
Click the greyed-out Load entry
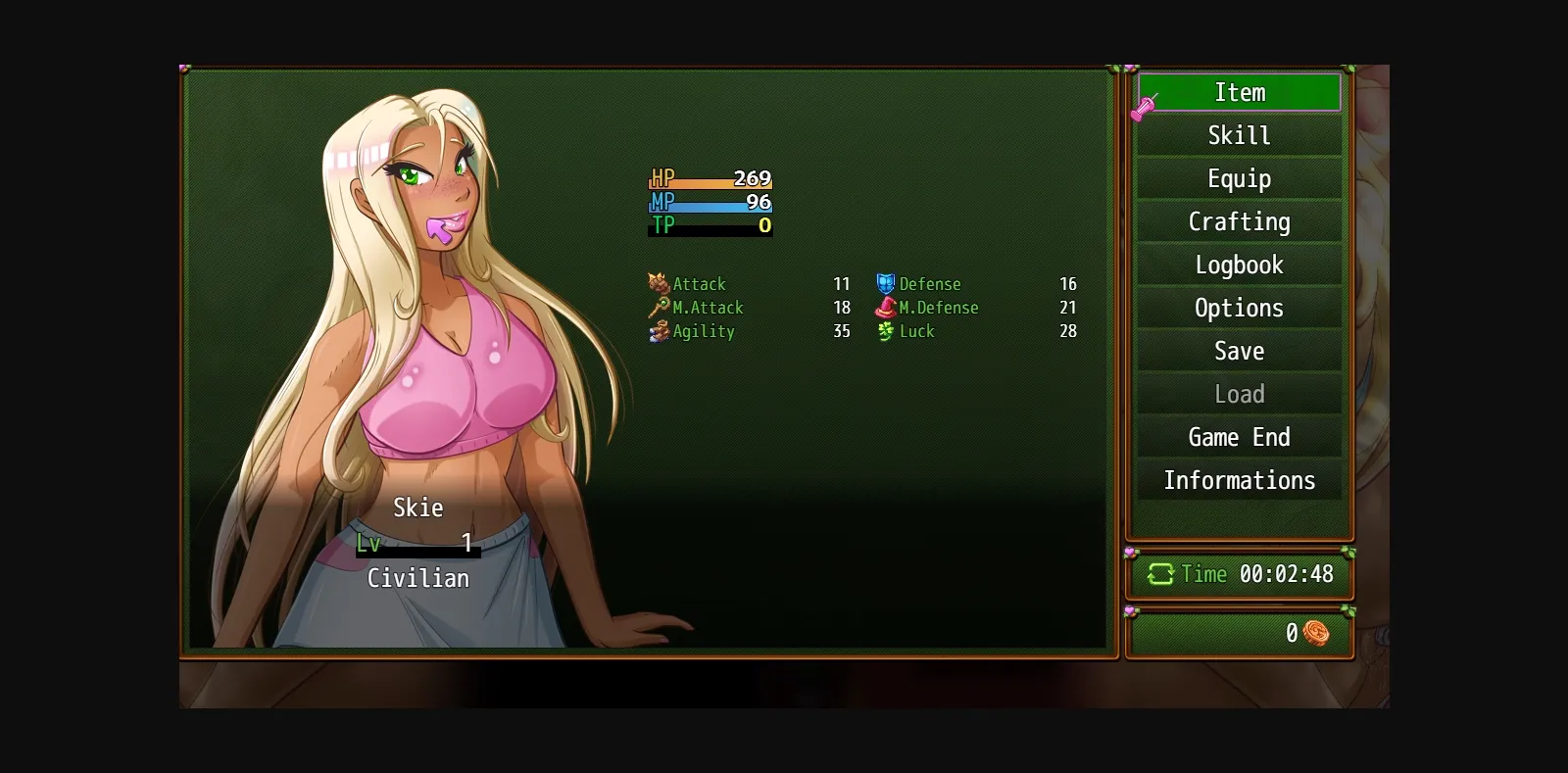[x=1239, y=394]
